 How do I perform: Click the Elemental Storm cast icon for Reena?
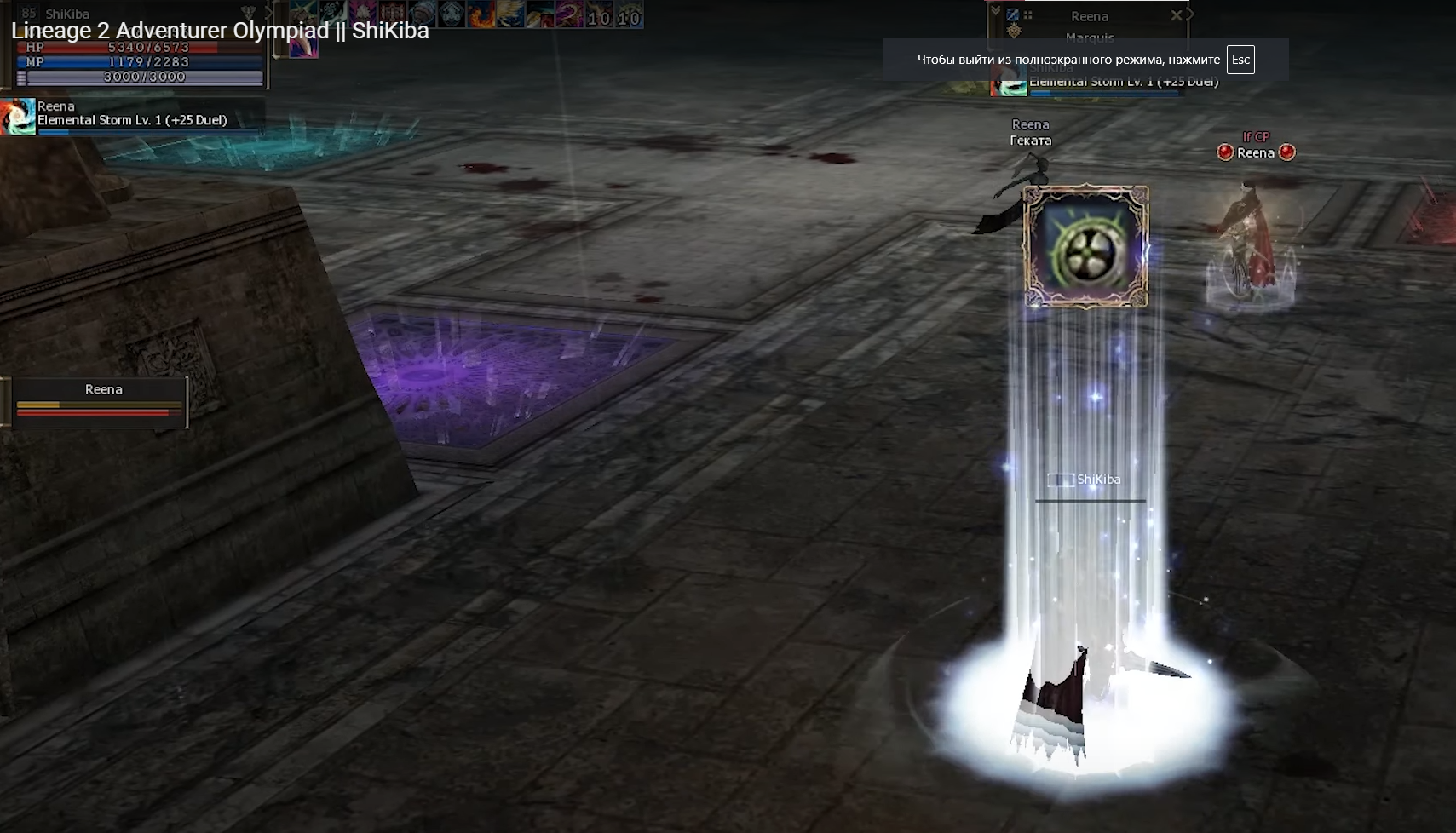tap(18, 117)
